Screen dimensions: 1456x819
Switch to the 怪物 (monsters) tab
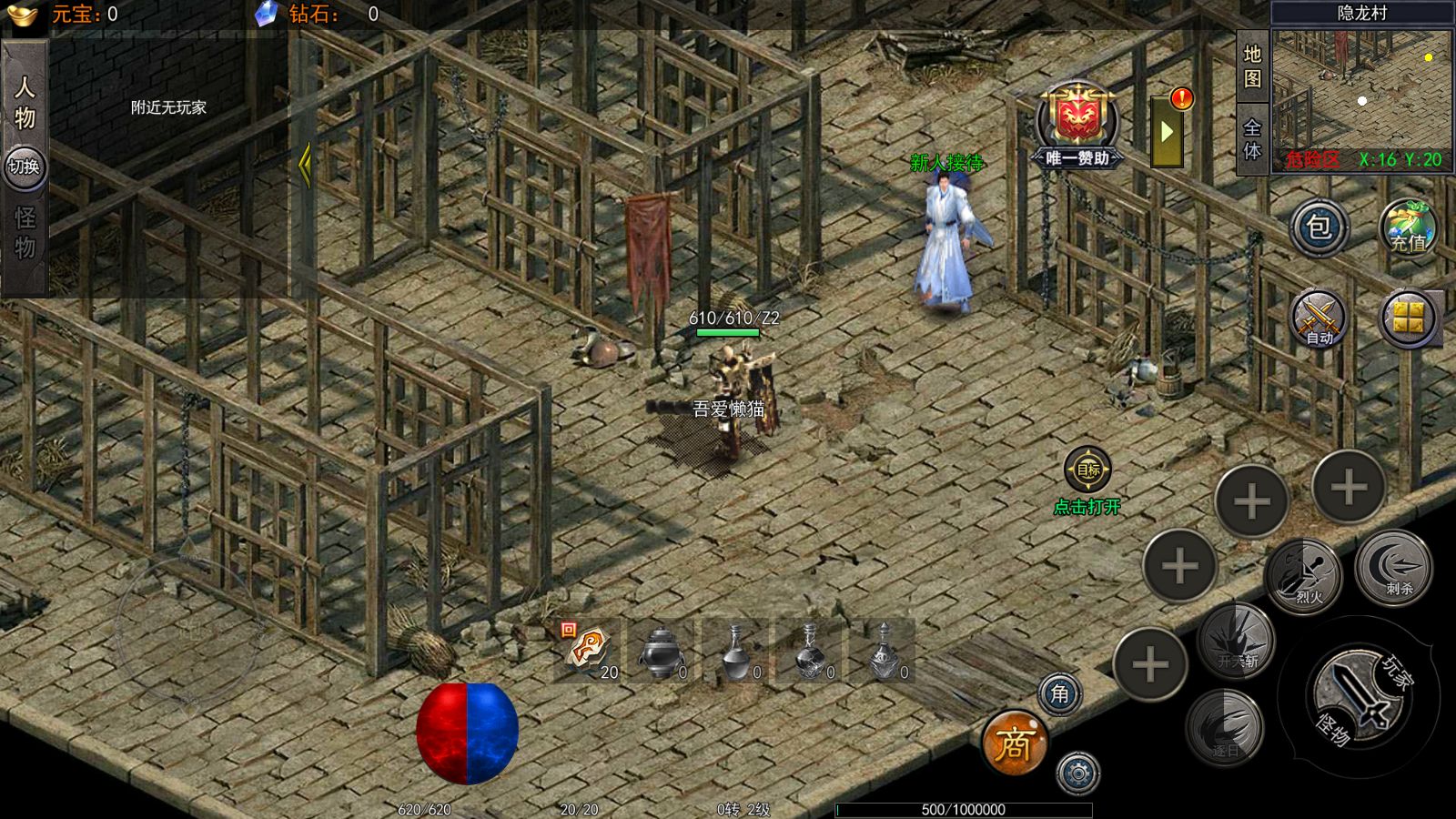coord(25,233)
